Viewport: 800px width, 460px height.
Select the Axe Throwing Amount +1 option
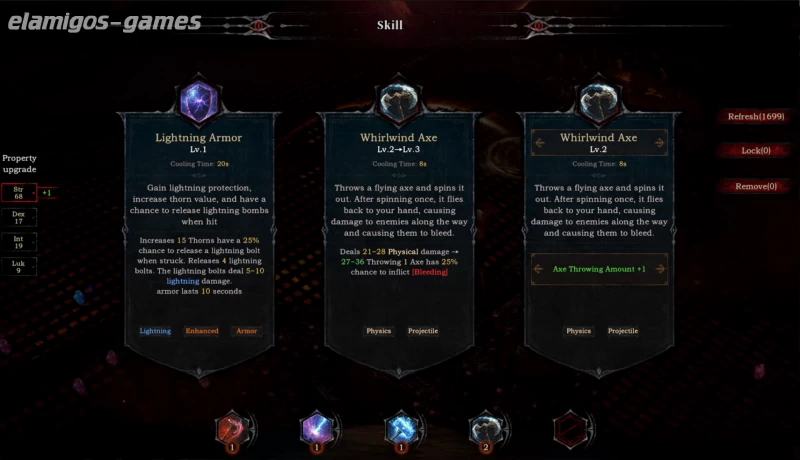click(599, 269)
